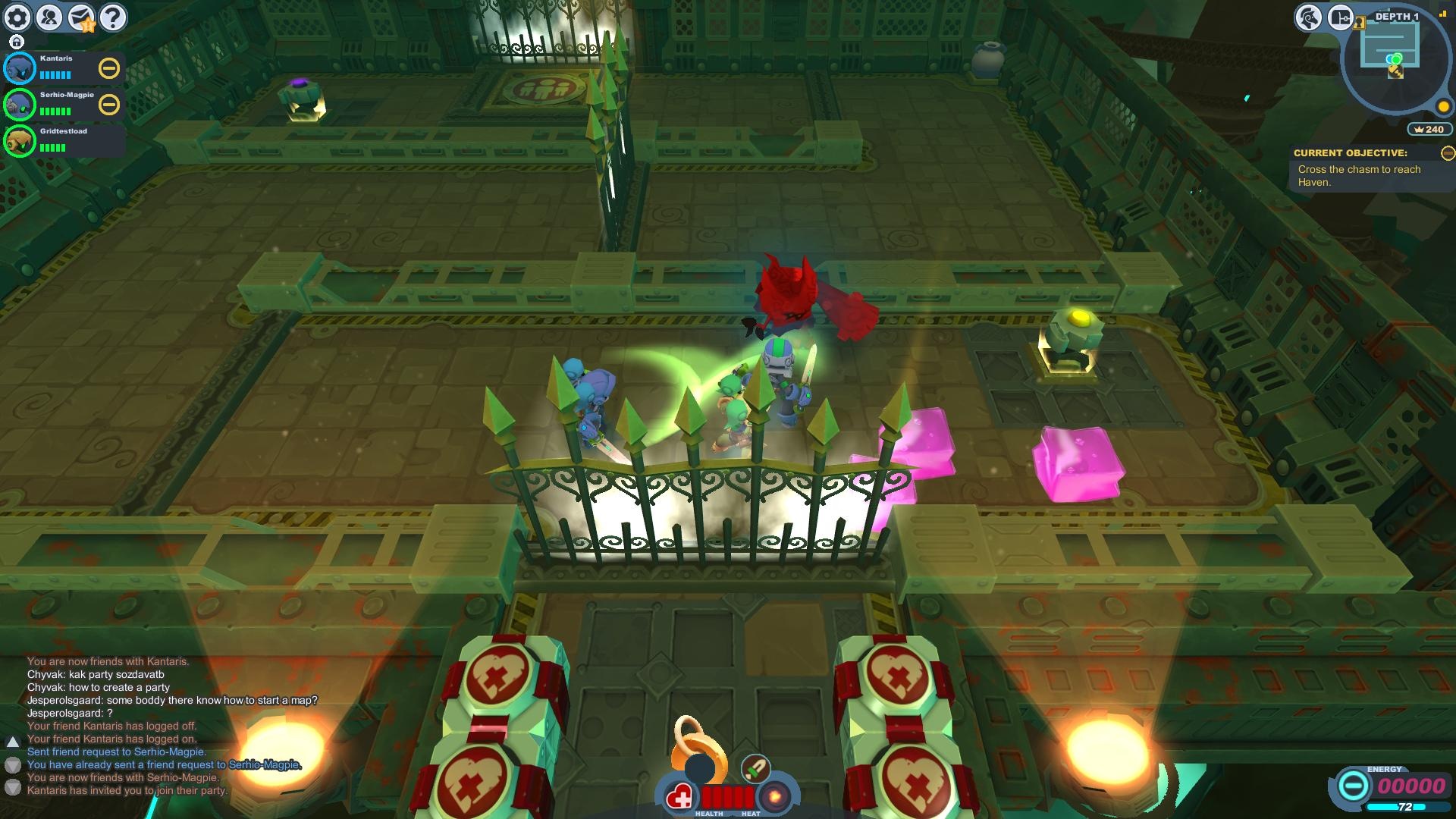Expand the chat log arrow
Image resolution: width=1456 pixels, height=819 pixels.
pos(12,741)
